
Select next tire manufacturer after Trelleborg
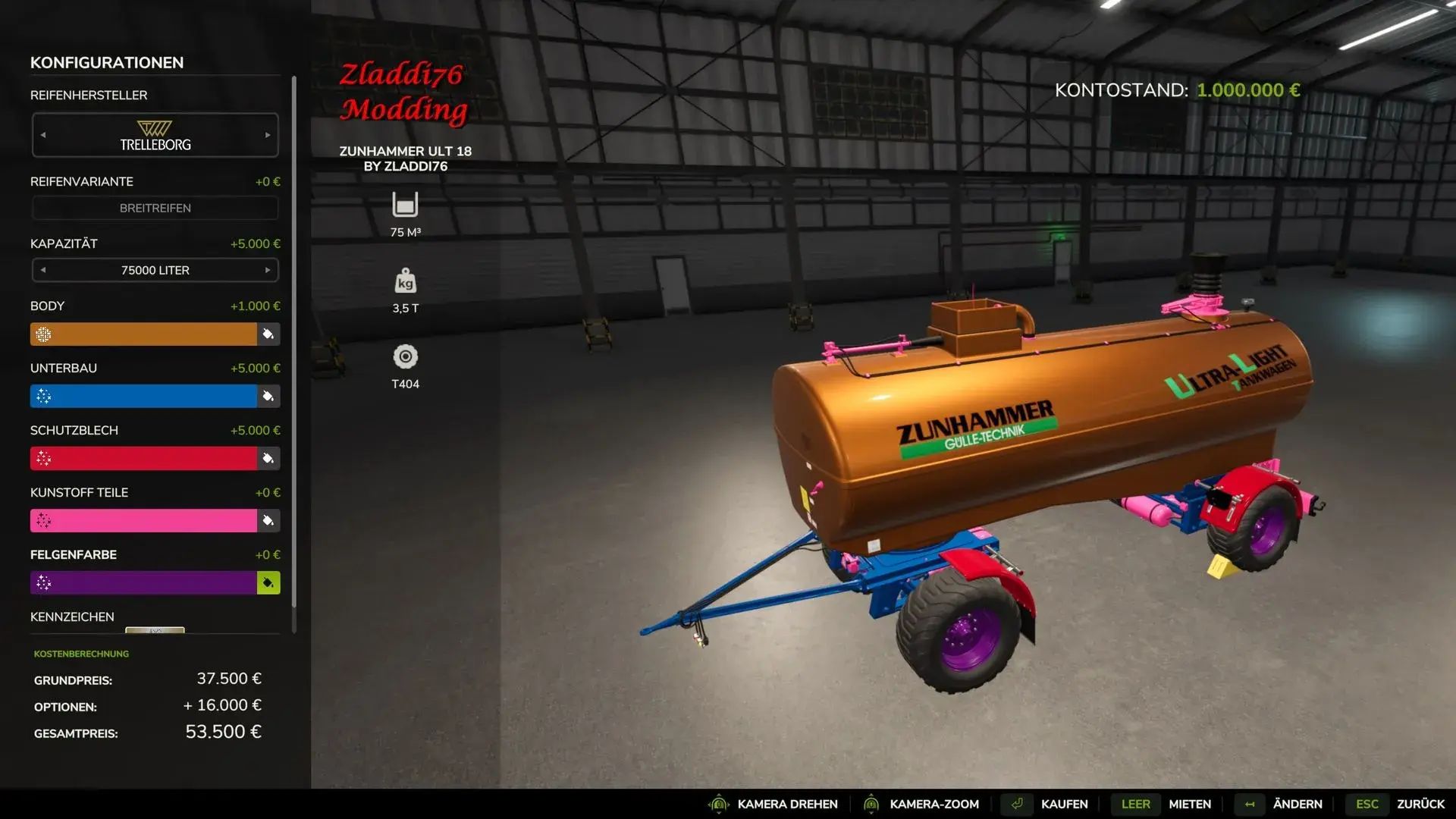268,135
